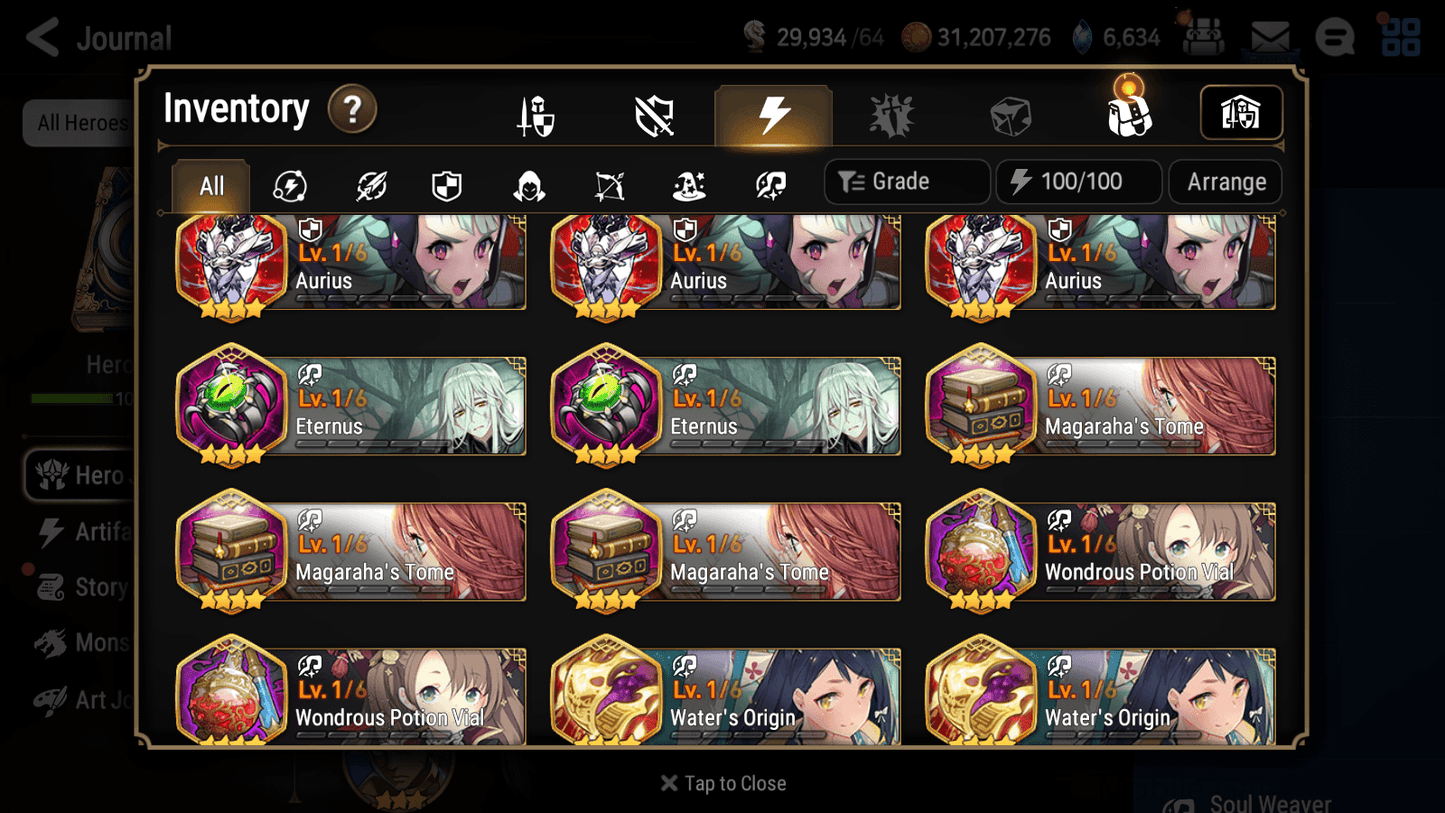This screenshot has height=813, width=1445.
Task: Select the Eternus artifact thumbnail
Action: pos(231,406)
